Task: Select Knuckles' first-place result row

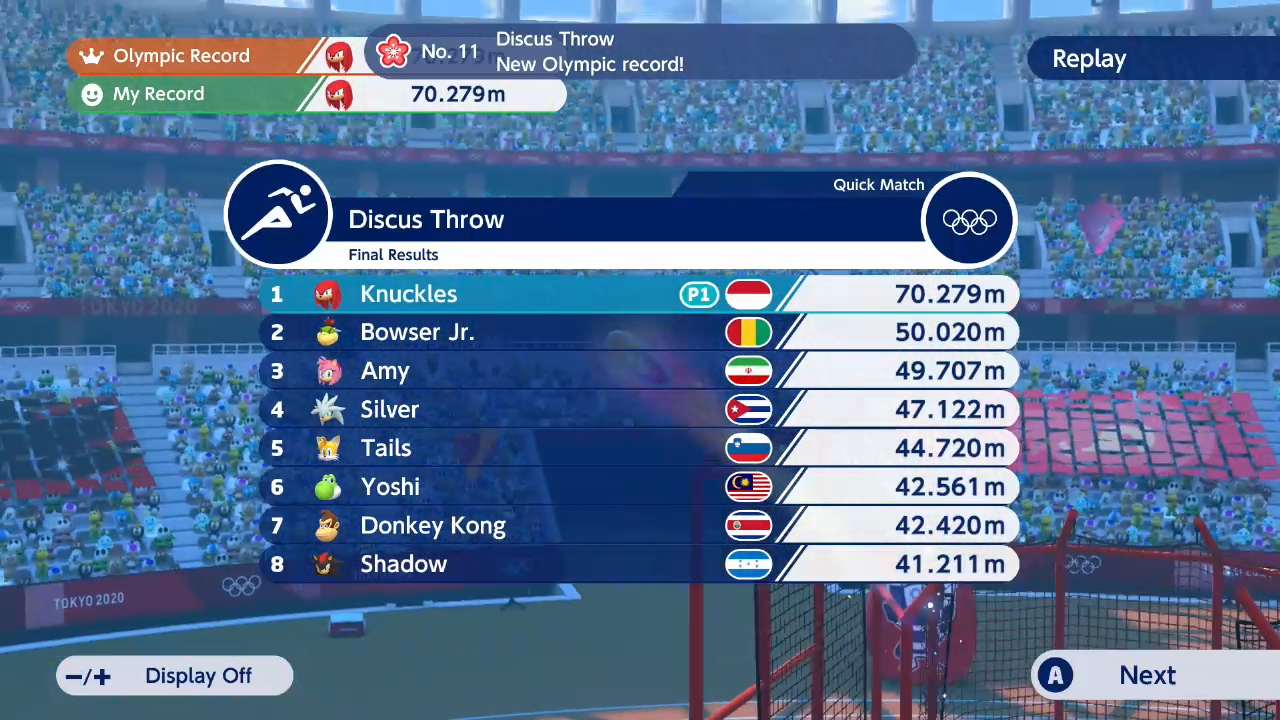Action: [x=638, y=294]
